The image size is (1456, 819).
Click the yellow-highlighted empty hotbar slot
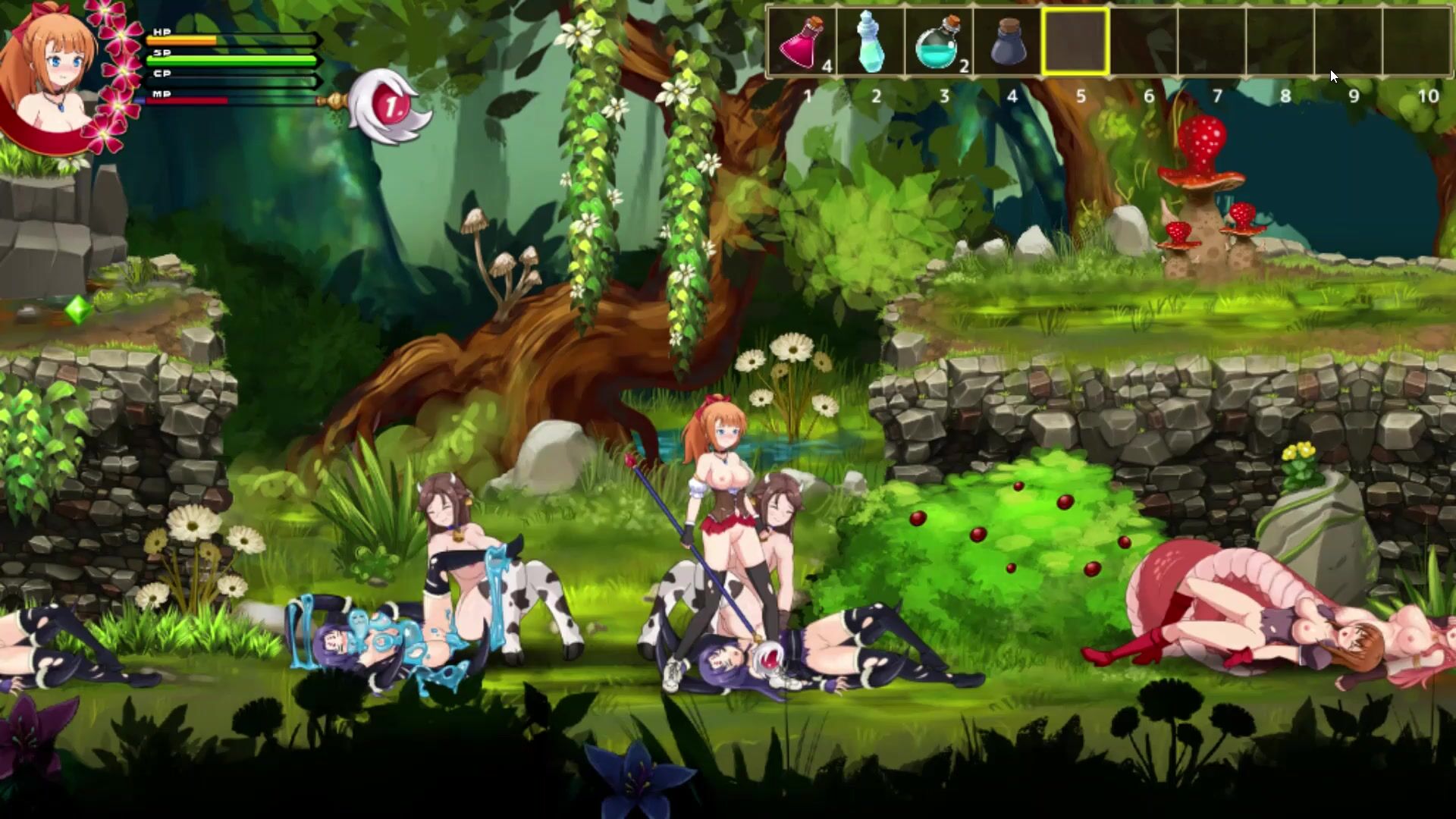tap(1075, 42)
